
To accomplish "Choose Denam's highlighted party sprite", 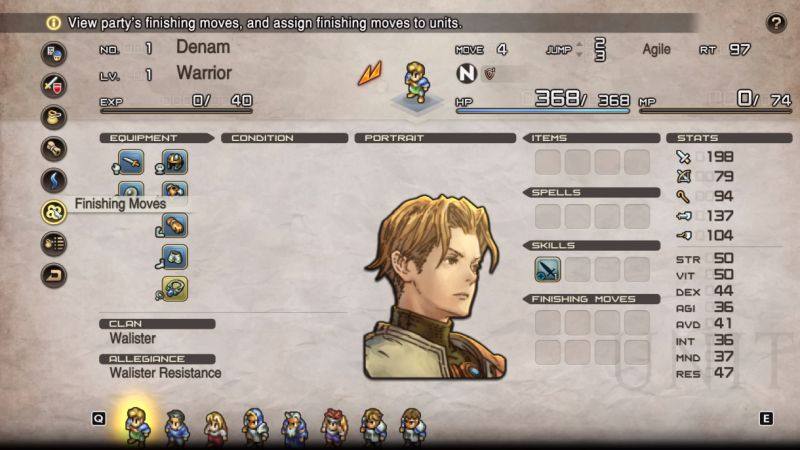I will pyautogui.click(x=136, y=424).
